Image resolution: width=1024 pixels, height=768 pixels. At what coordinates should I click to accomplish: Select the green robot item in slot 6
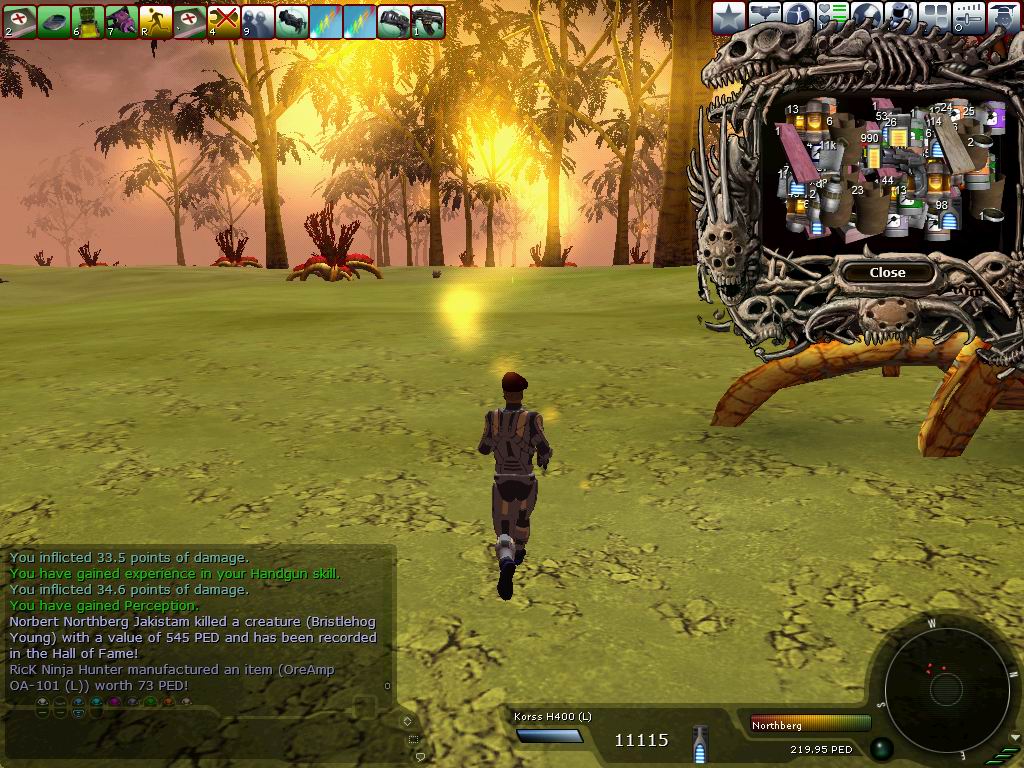[88, 21]
